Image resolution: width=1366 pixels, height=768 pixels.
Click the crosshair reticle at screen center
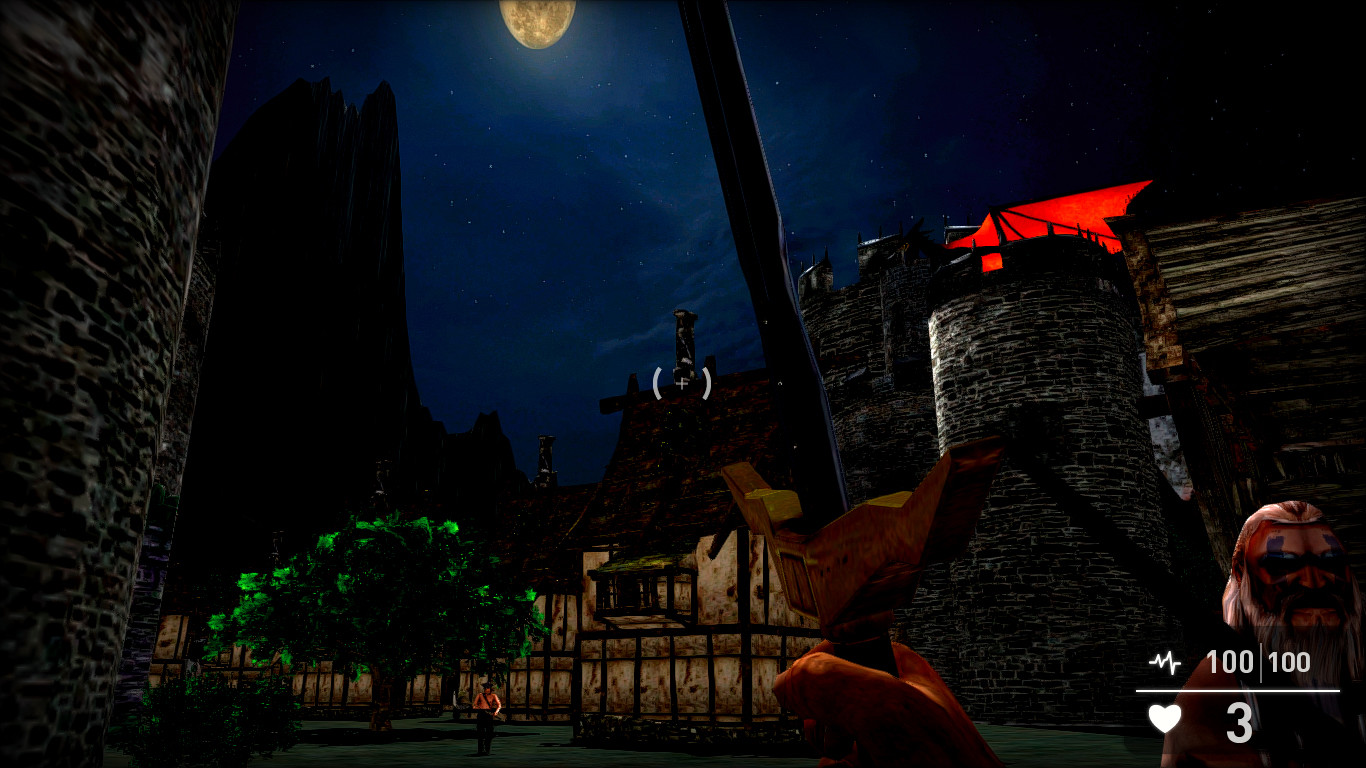[681, 383]
